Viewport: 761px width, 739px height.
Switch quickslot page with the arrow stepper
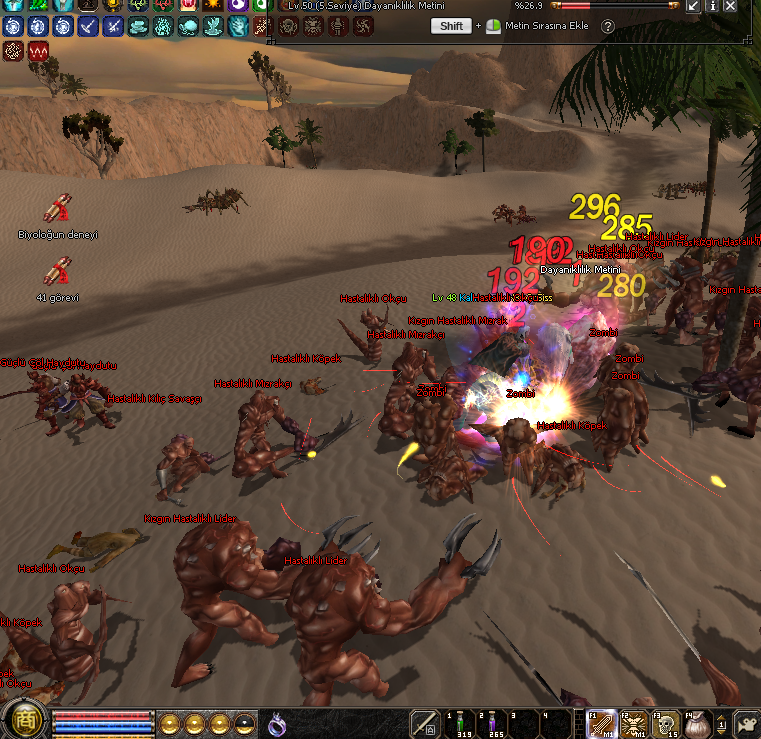click(x=721, y=723)
